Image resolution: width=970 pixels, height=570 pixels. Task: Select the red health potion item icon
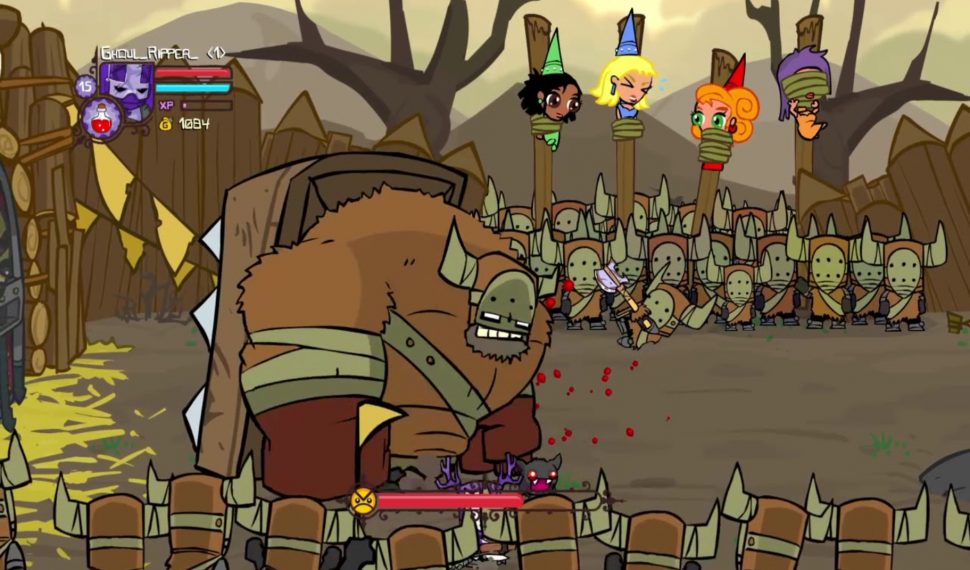101,116
